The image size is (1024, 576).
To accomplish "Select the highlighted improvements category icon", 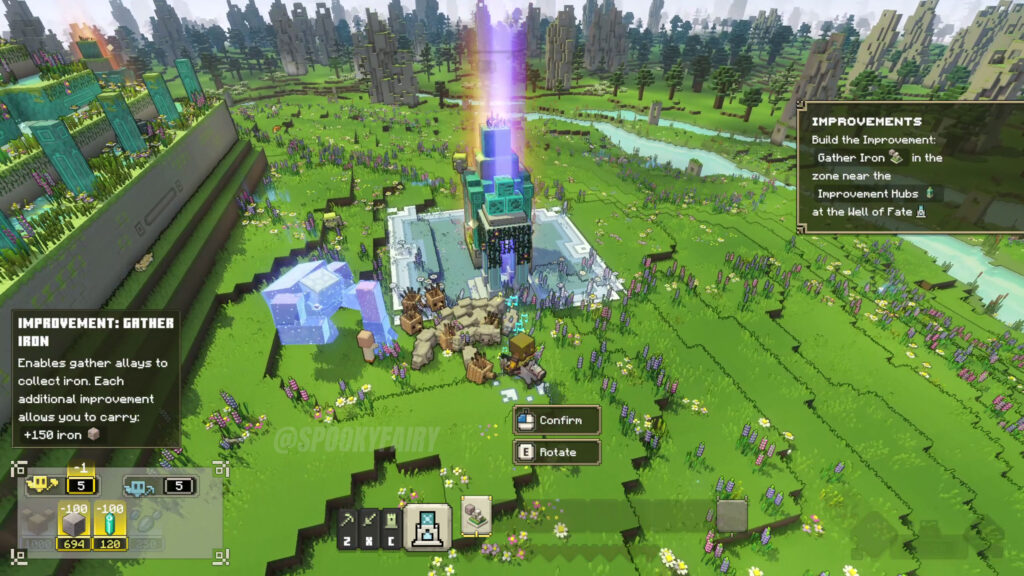I will pos(428,526).
